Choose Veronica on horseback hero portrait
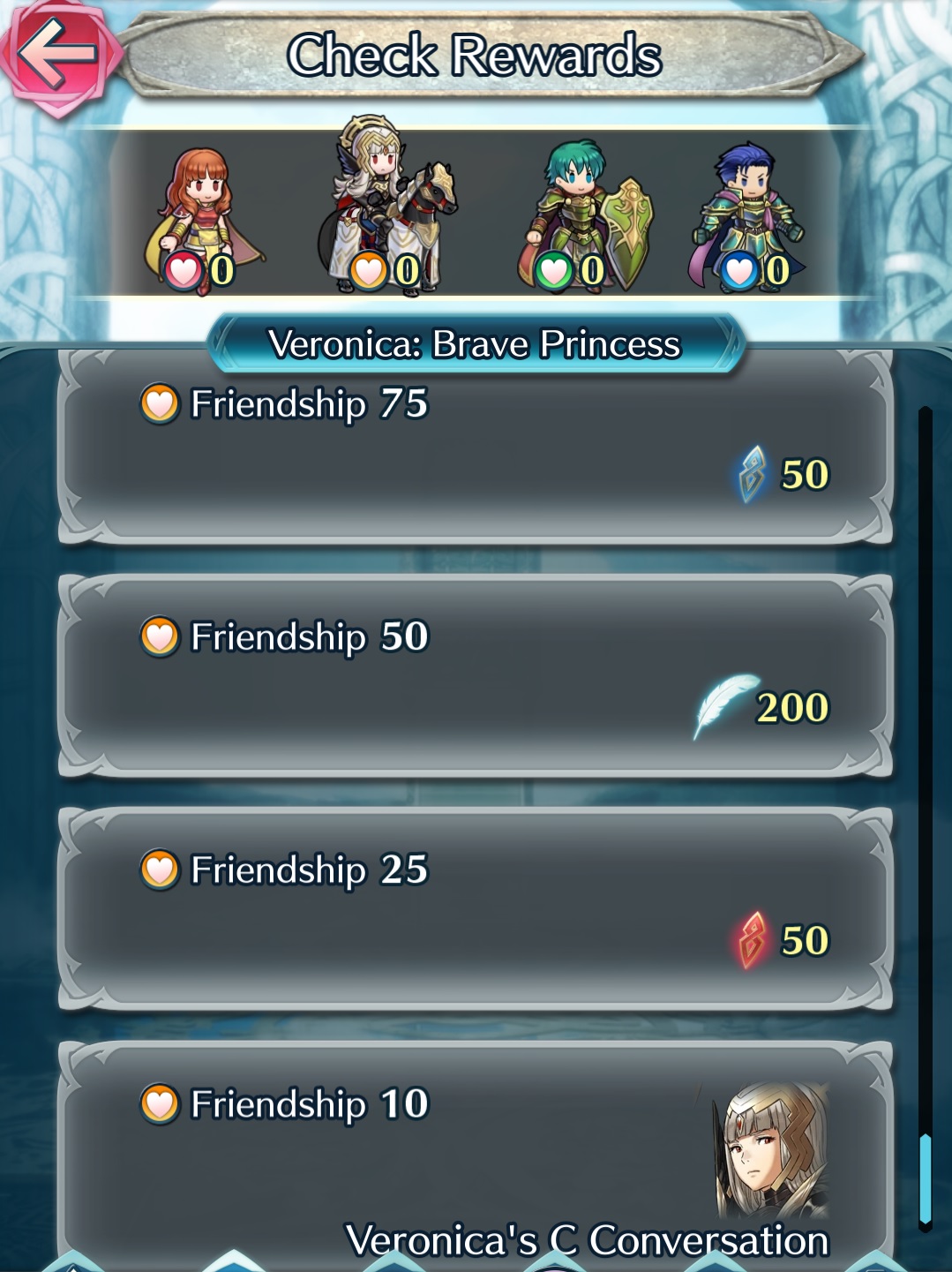Viewport: 952px width, 1272px height. [x=386, y=208]
